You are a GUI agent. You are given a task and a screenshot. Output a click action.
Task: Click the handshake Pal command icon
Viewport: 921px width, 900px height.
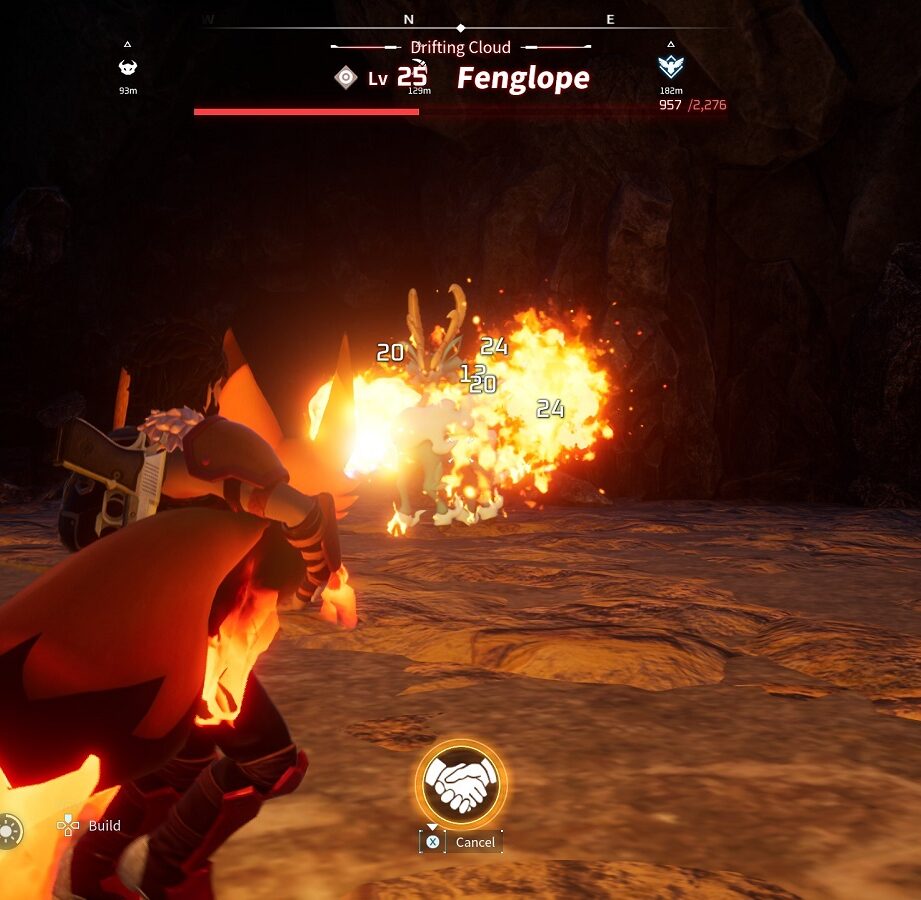pyautogui.click(x=461, y=784)
